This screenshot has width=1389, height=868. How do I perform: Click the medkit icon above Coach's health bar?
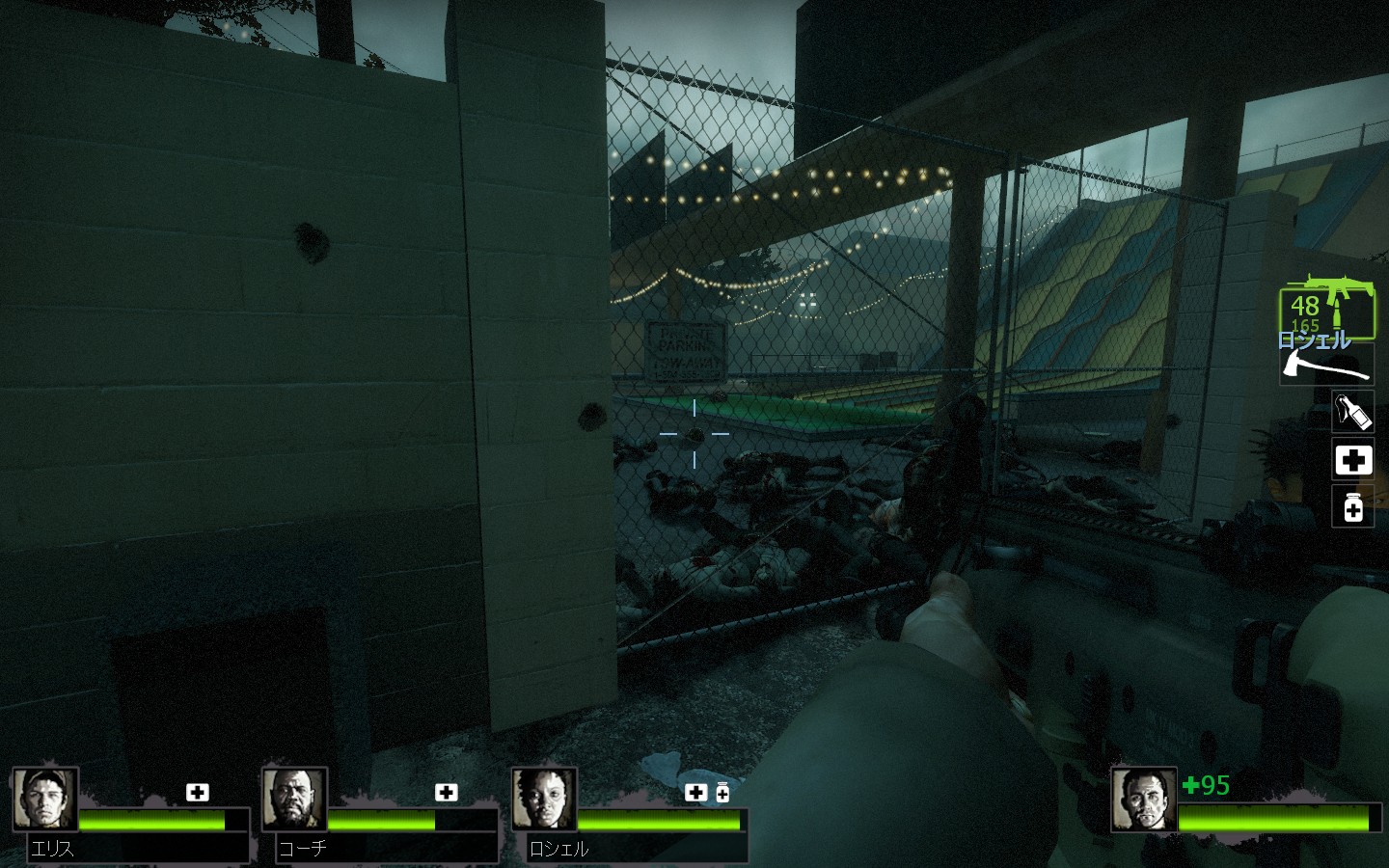coord(447,793)
